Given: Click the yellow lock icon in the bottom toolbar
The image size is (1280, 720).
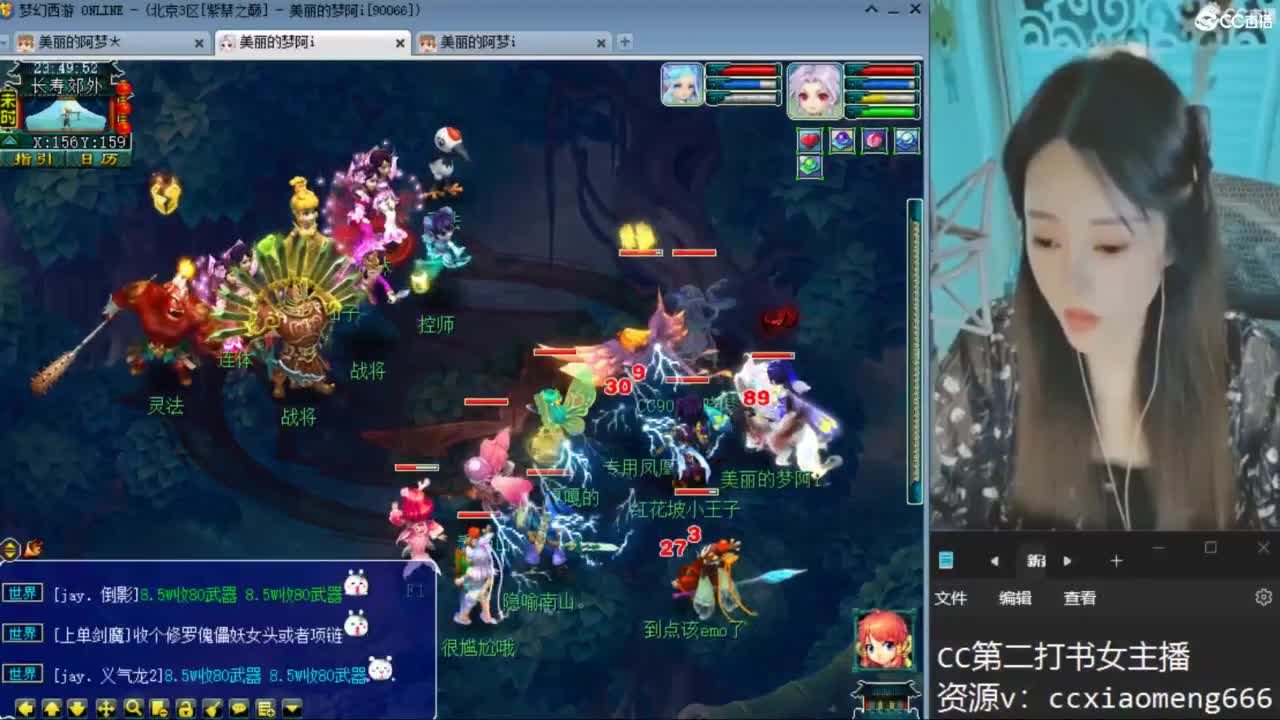Looking at the screenshot, I should click(x=186, y=707).
